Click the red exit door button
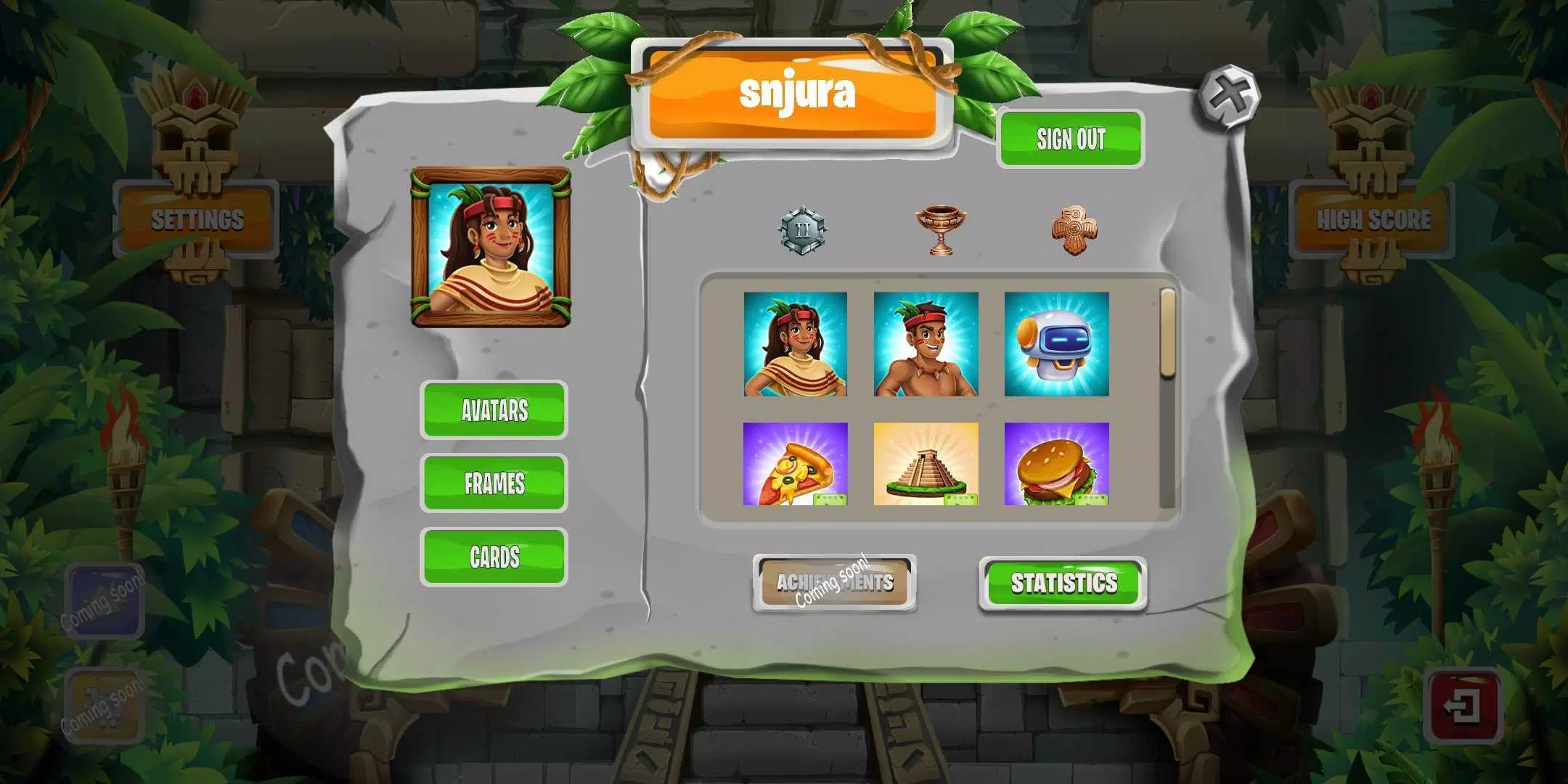 click(x=1462, y=706)
